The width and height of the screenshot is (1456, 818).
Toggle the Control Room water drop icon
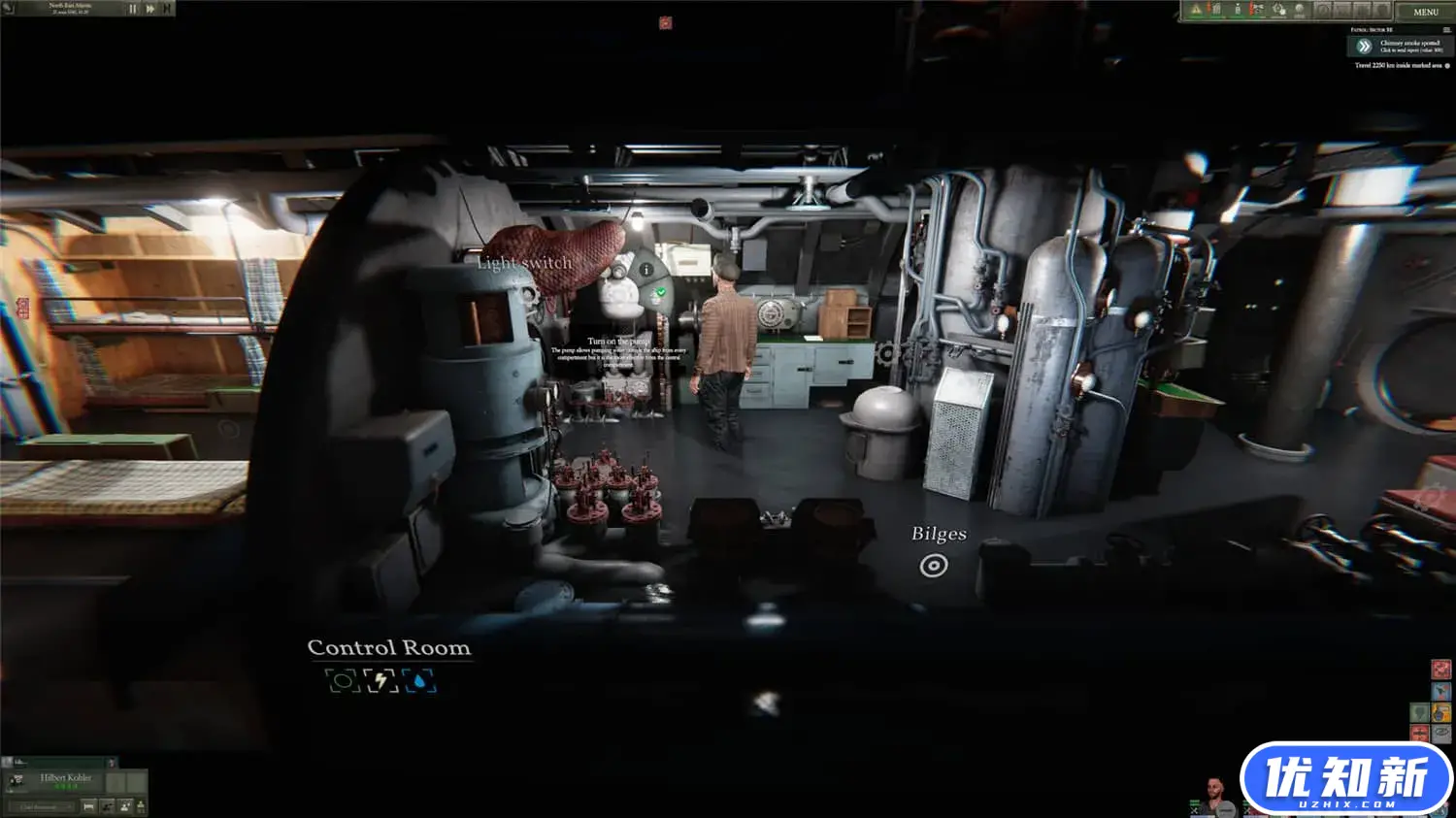(x=419, y=681)
